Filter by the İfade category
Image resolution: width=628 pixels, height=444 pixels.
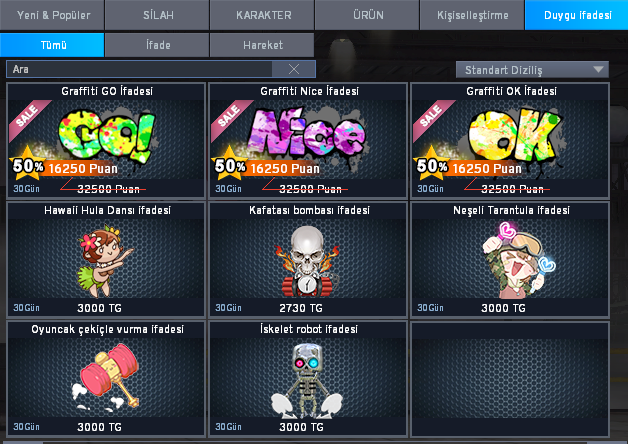157,45
